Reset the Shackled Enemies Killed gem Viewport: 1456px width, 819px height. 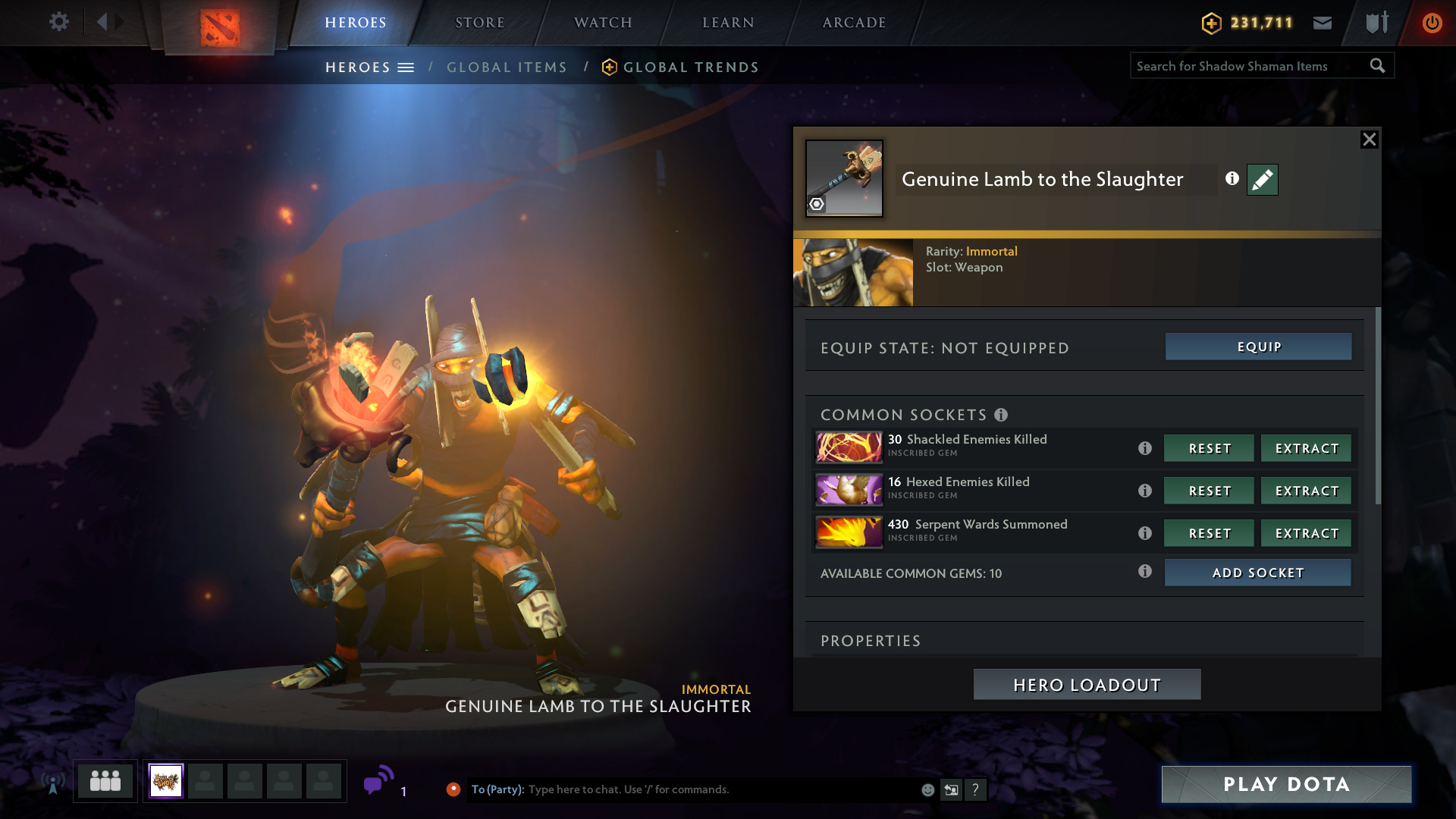coord(1209,448)
